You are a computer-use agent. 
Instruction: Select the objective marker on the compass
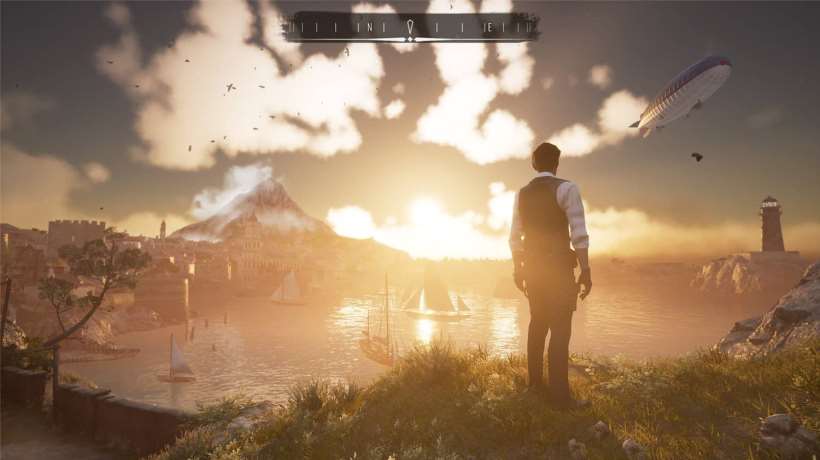[411, 26]
